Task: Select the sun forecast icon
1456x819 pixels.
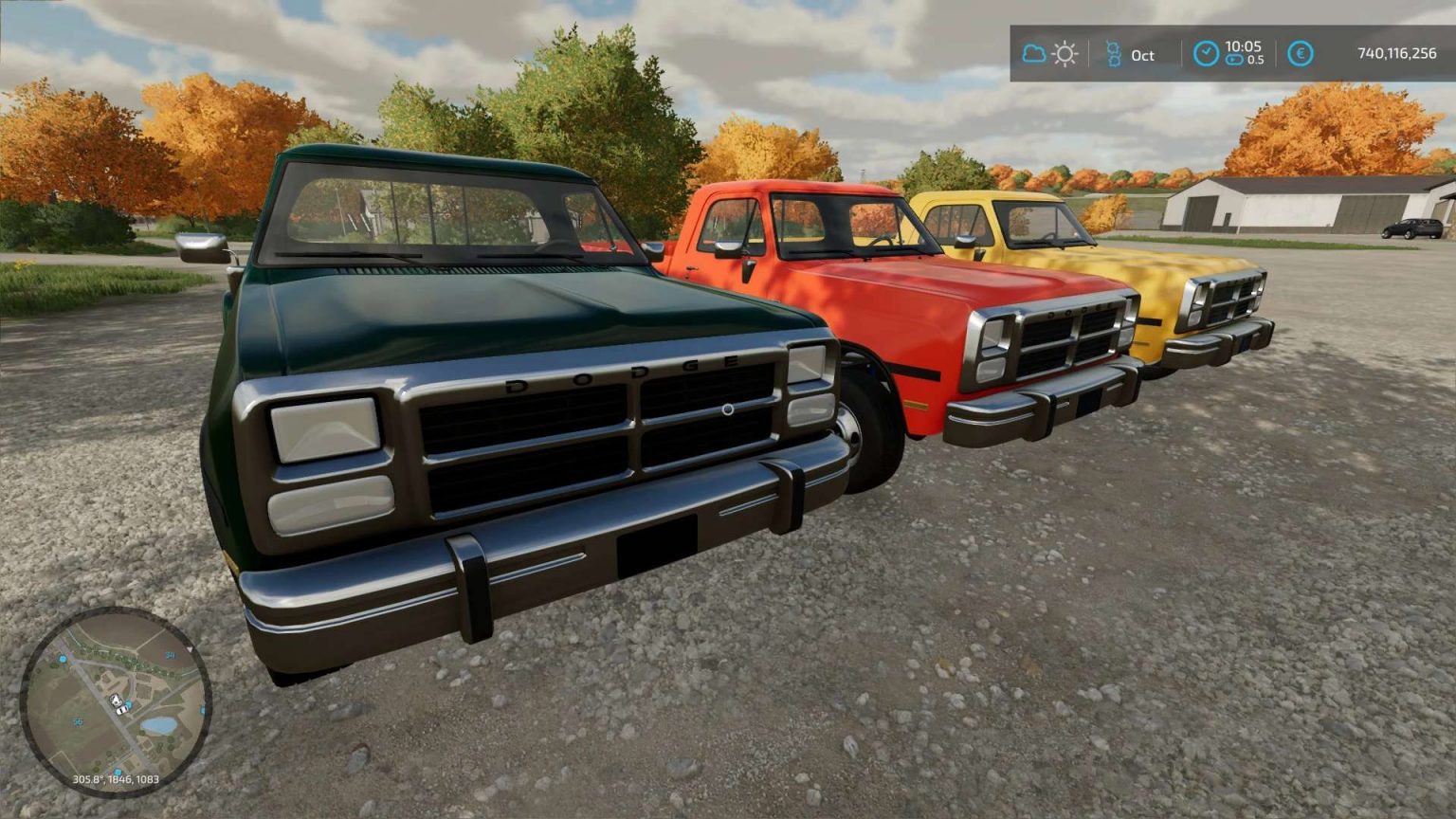Action: (x=1064, y=55)
